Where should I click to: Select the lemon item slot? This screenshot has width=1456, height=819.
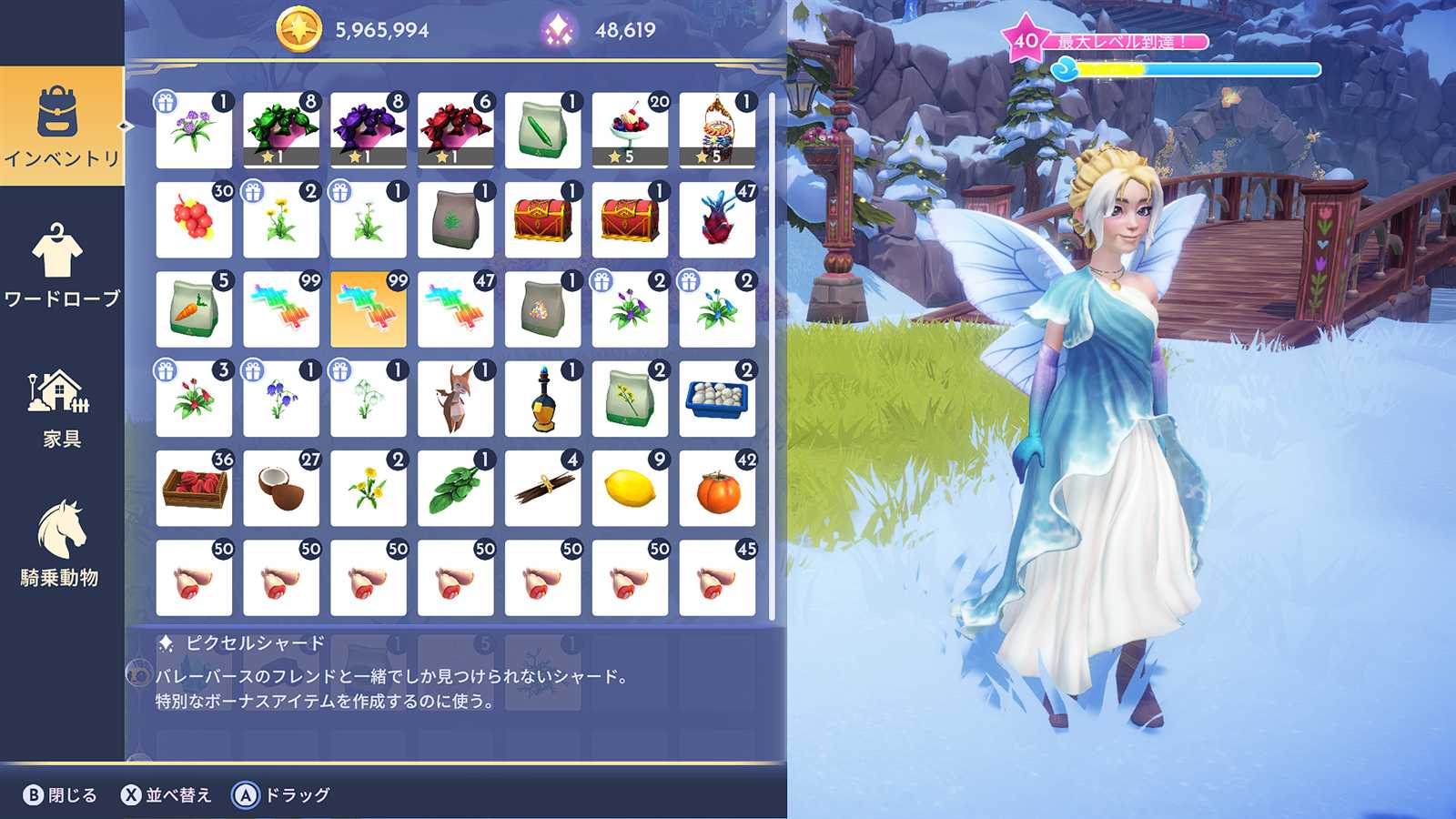point(630,489)
